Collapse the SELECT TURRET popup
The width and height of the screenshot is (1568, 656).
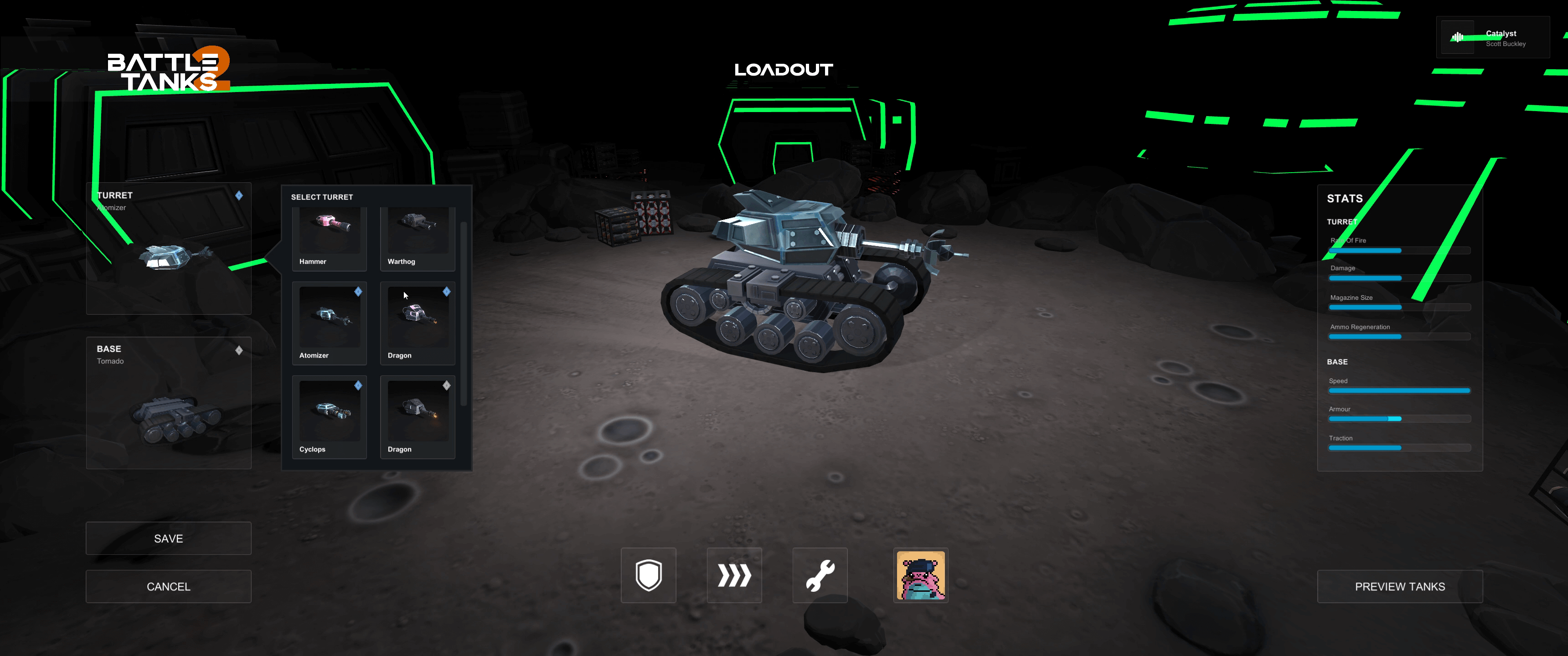321,196
